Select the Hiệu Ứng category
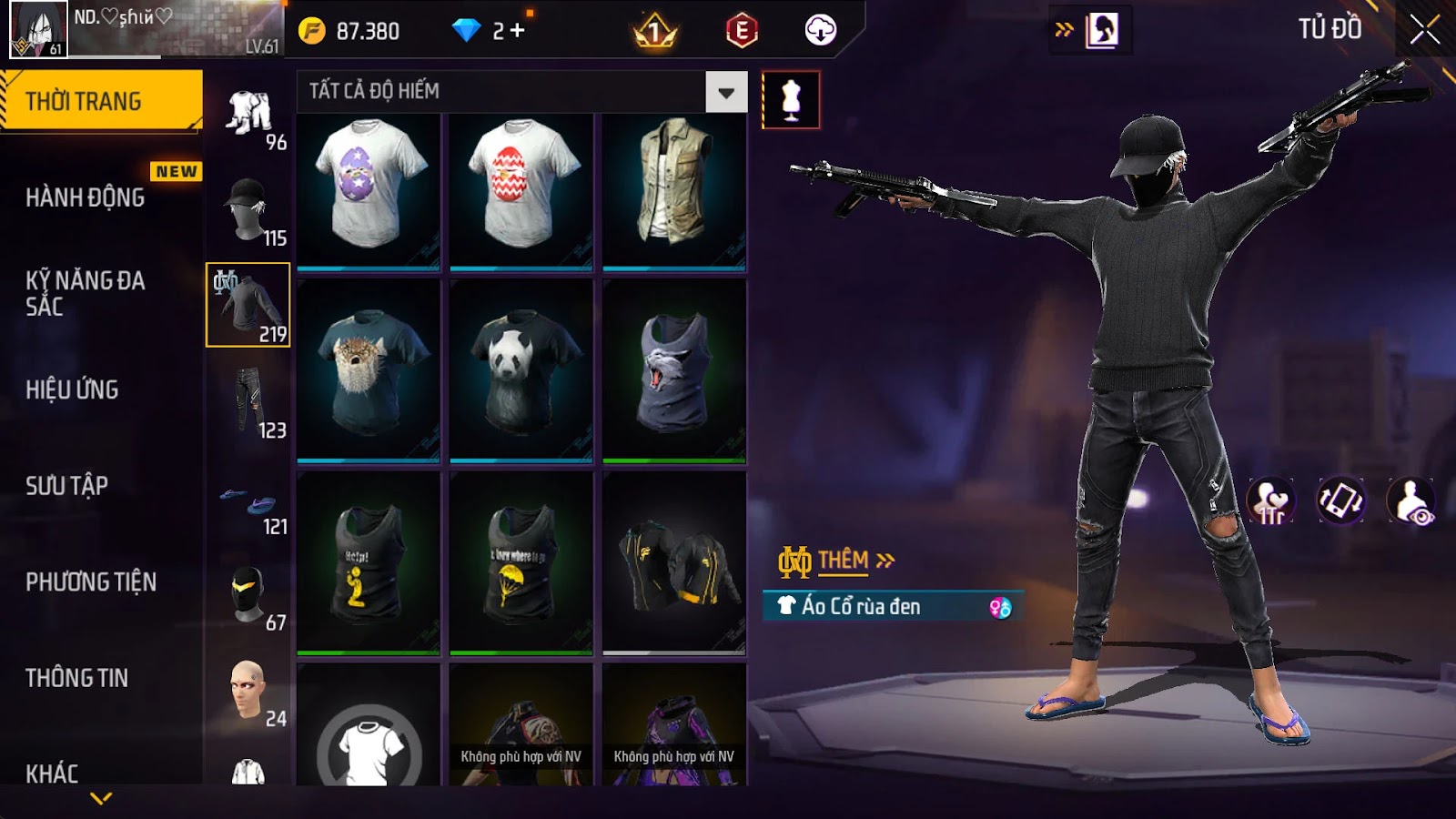The image size is (1456, 819). [x=73, y=389]
